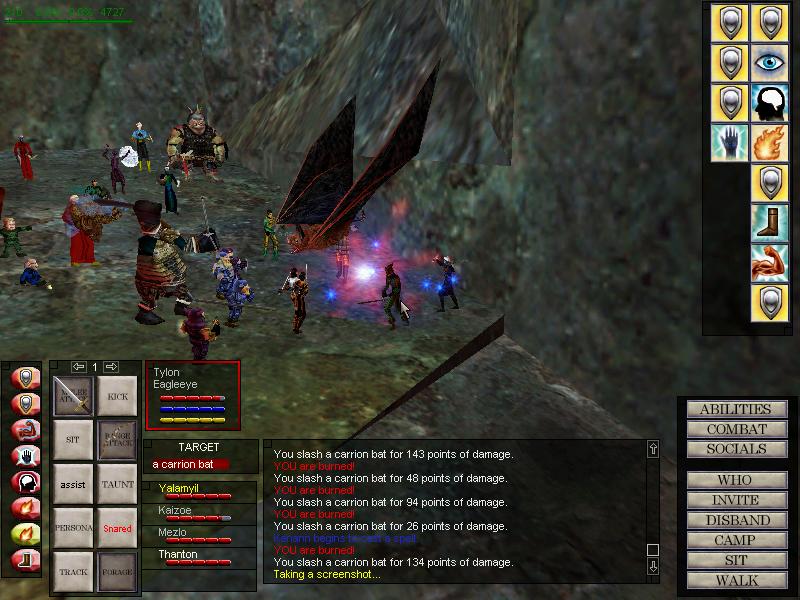Image resolution: width=800 pixels, height=600 pixels.
Task: Use the FORAGE hotbutton
Action: tap(117, 572)
